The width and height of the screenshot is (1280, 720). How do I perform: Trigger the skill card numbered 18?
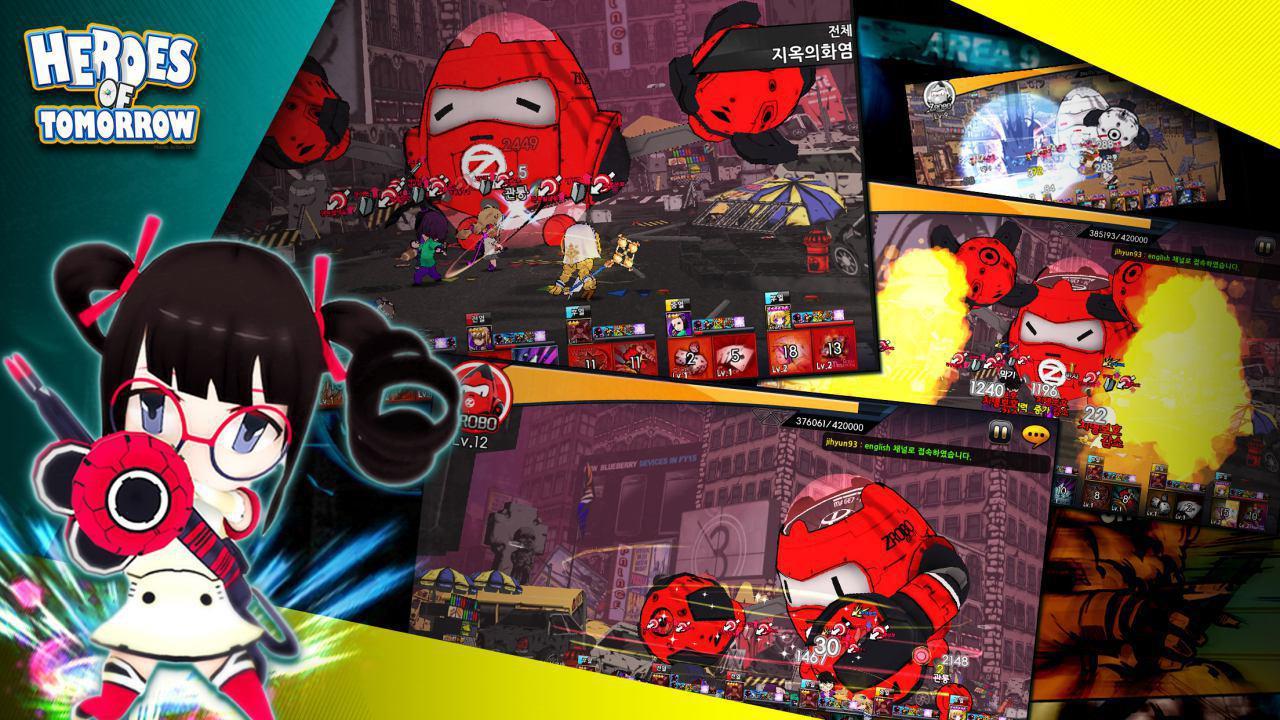790,352
